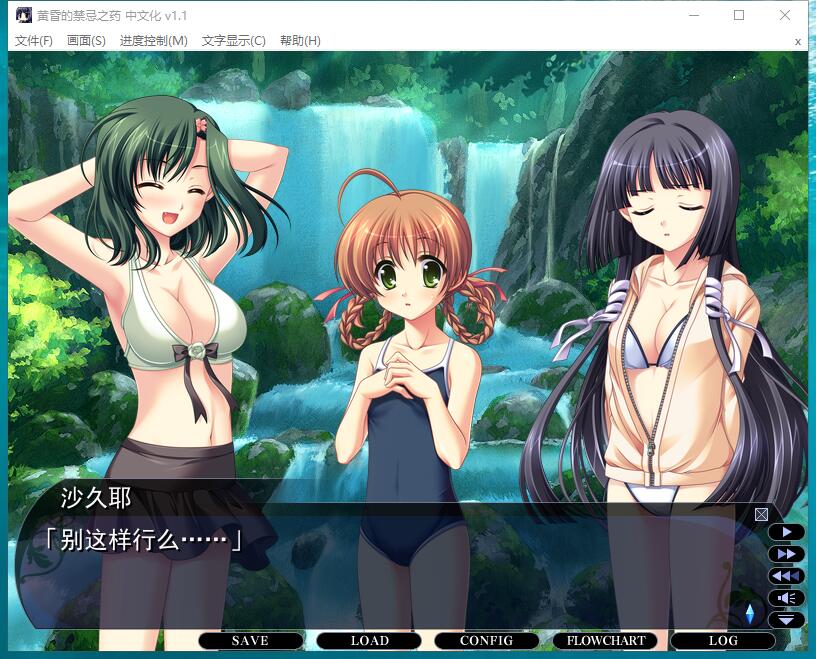Minimize the game window
The width and height of the screenshot is (816, 659).
point(694,15)
